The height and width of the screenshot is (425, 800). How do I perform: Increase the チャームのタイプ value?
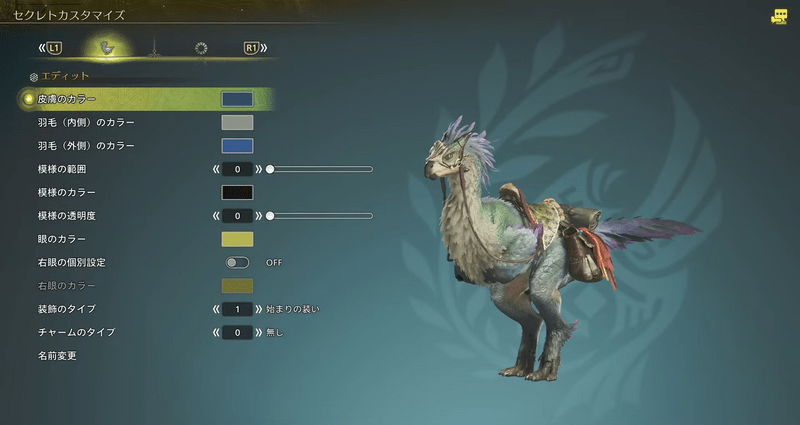(258, 332)
